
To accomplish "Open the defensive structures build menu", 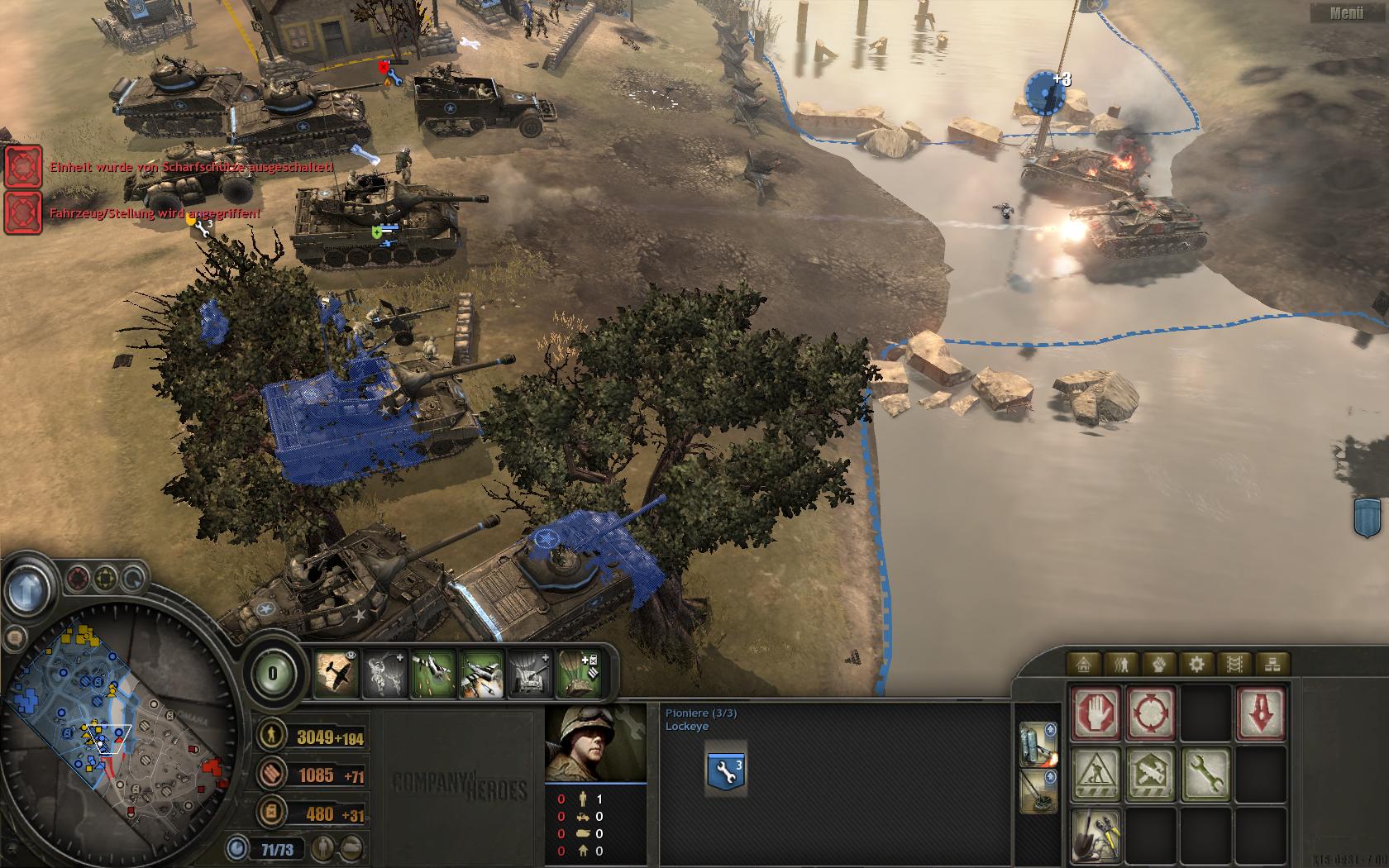I will (x=1096, y=775).
